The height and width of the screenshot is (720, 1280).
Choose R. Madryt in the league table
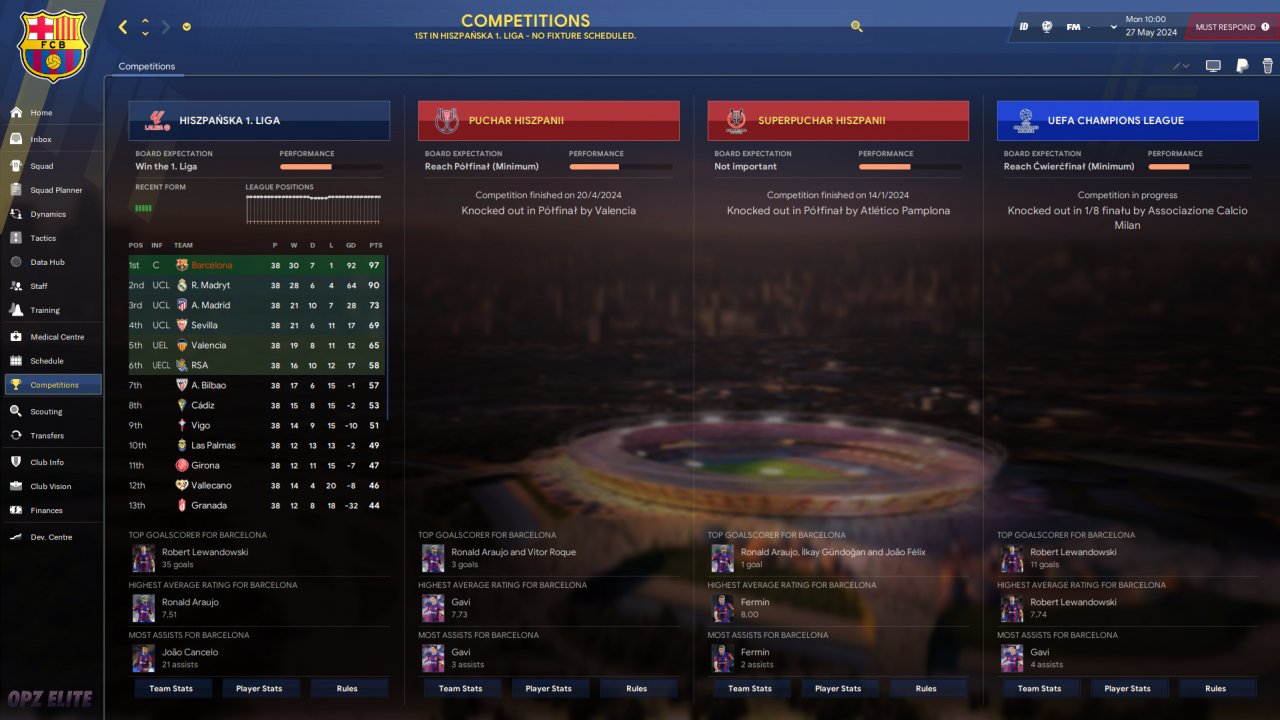pos(210,285)
